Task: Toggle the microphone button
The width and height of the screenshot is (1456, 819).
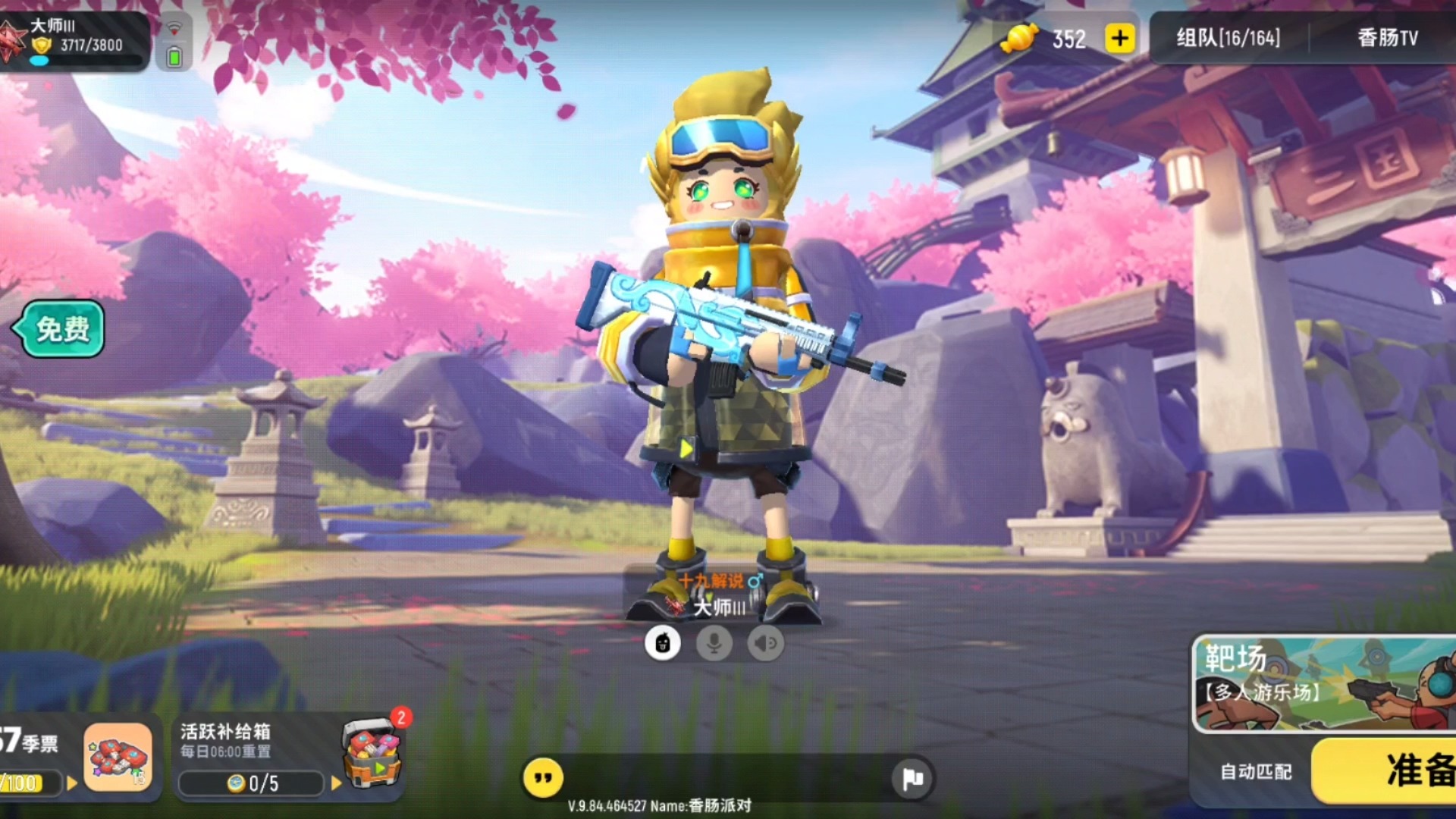Action: click(x=714, y=644)
